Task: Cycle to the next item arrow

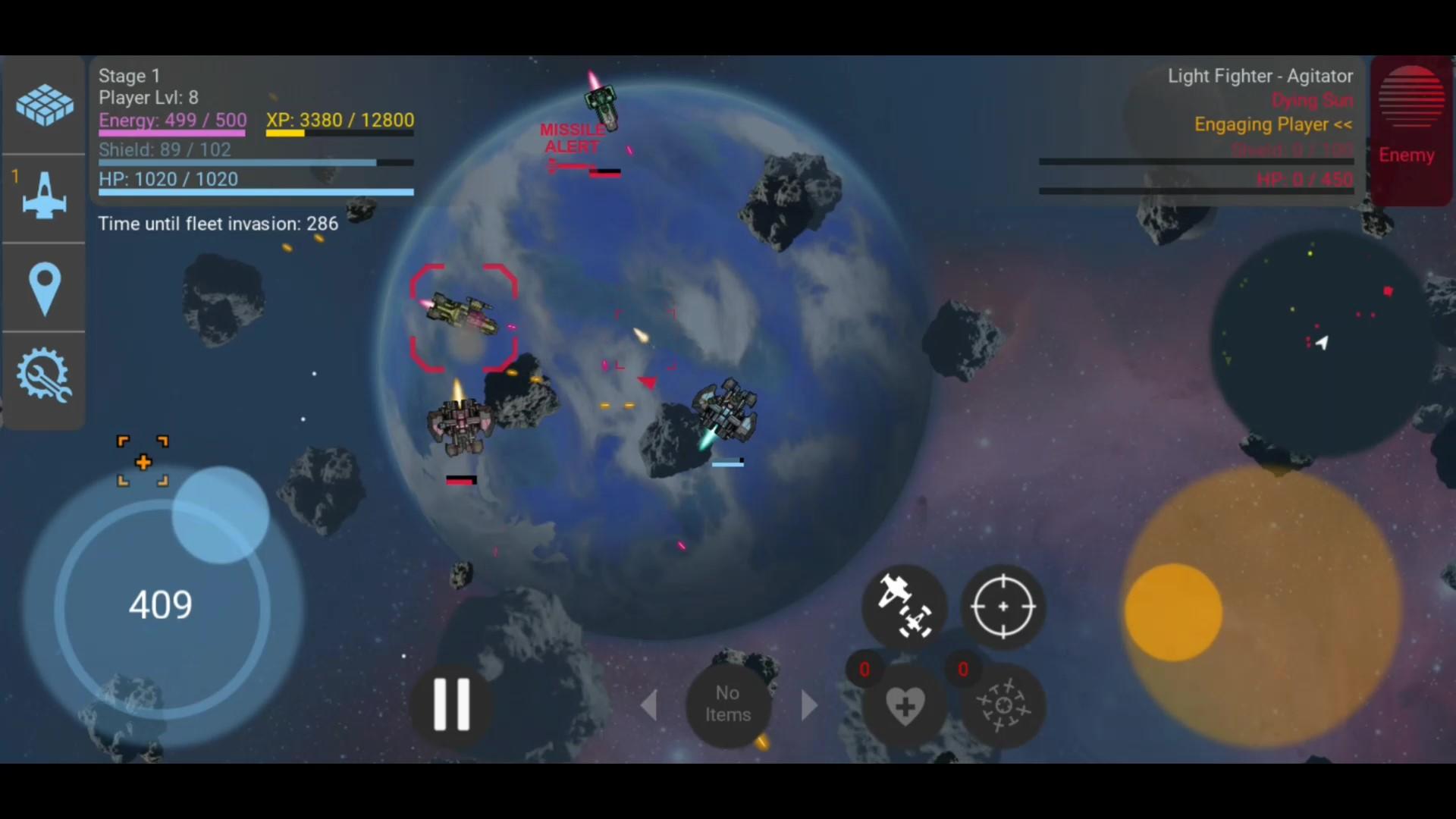Action: [808, 704]
